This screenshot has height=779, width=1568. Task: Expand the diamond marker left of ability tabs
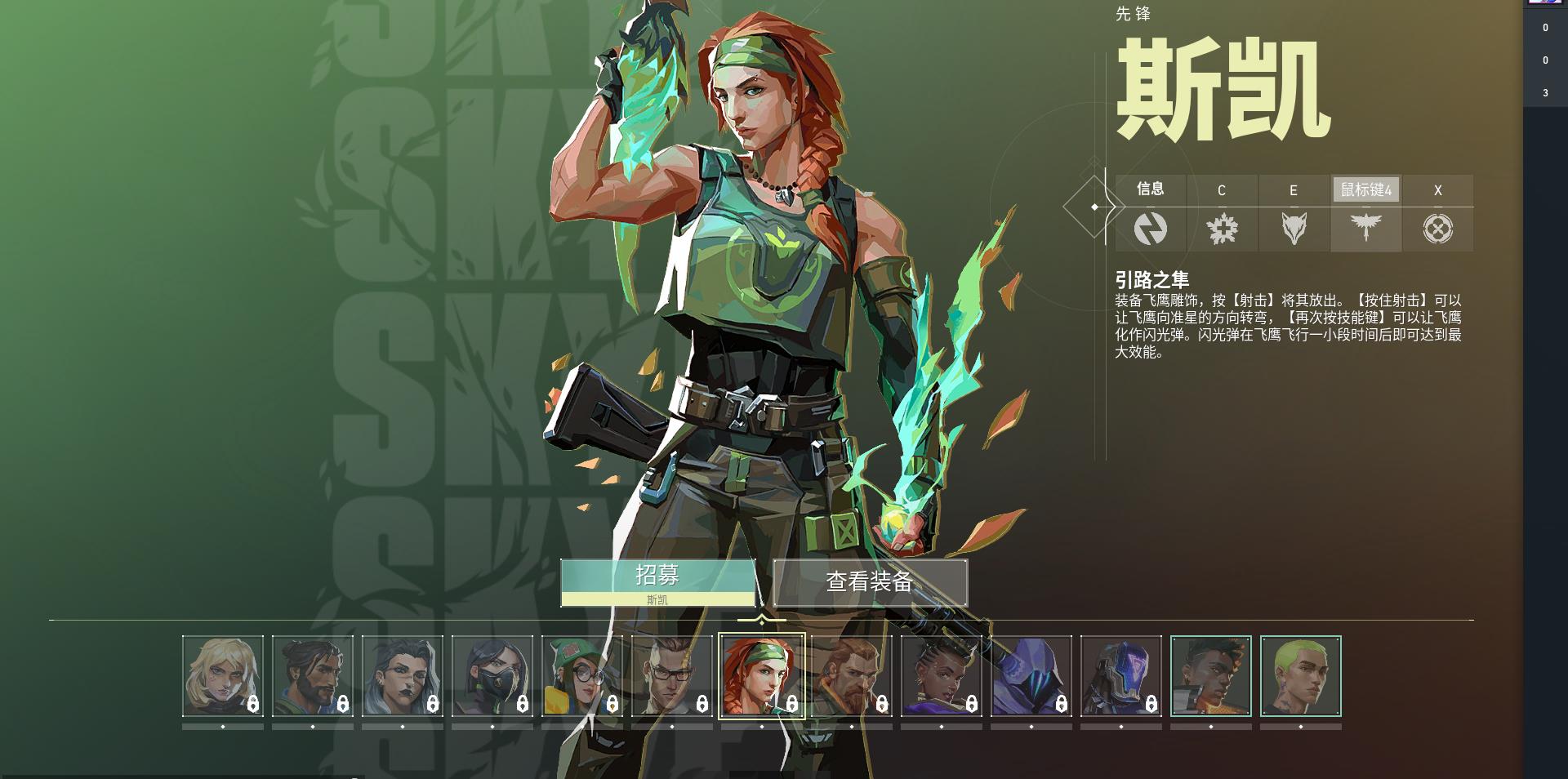[1094, 207]
